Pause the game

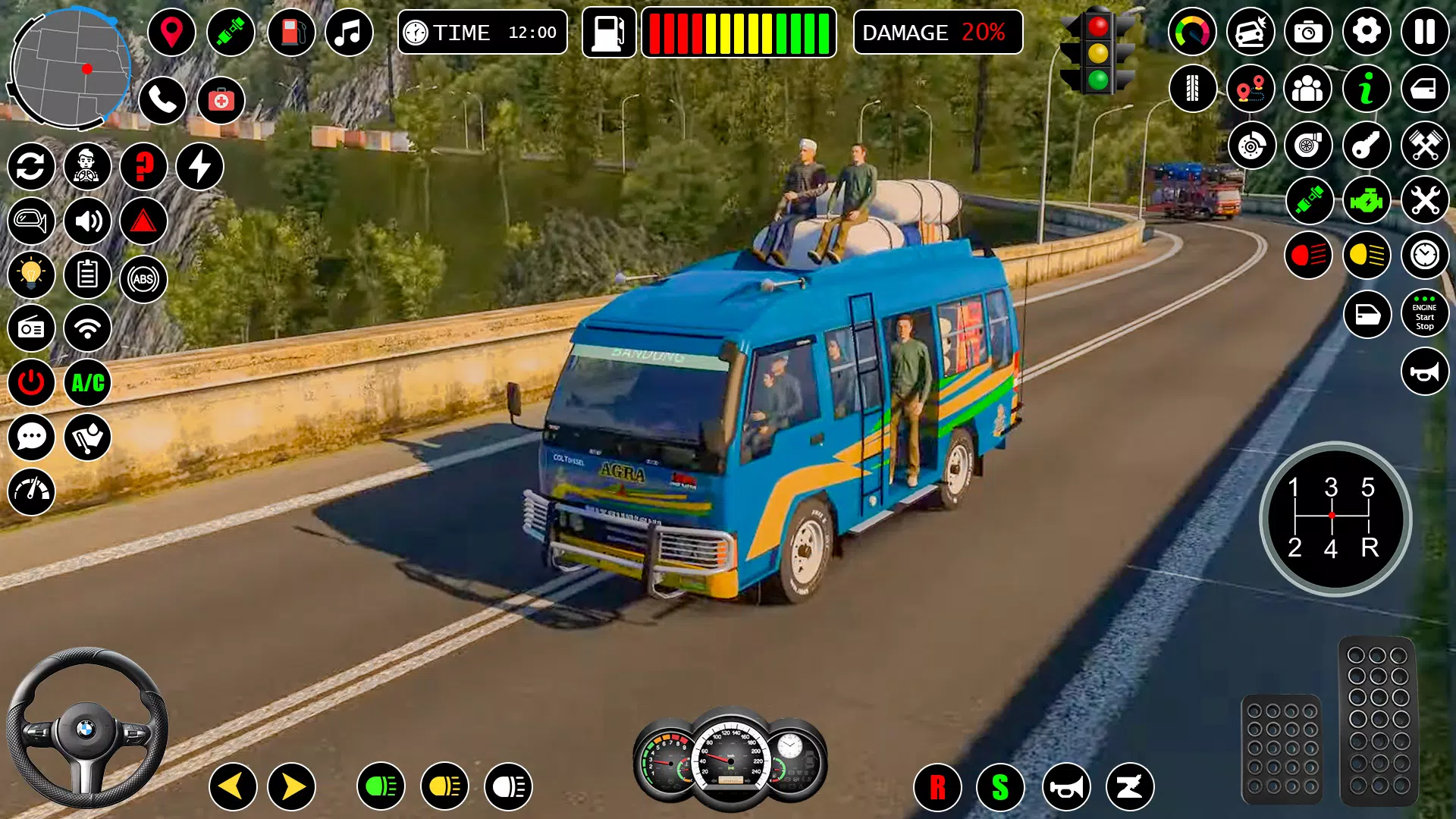coord(1424,32)
